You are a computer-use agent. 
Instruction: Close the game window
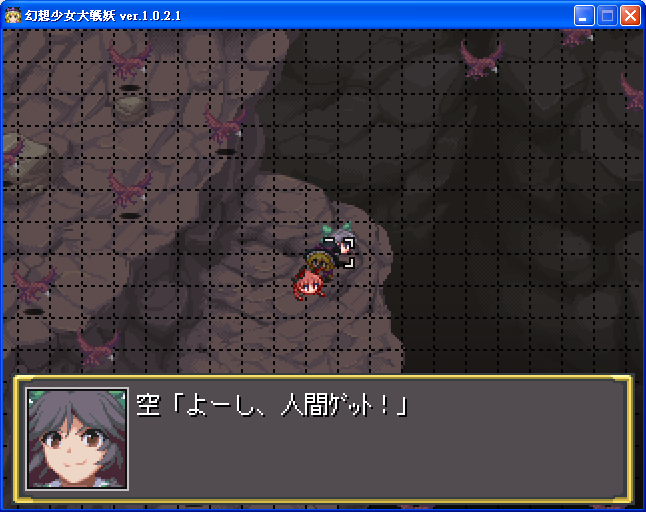click(x=630, y=16)
